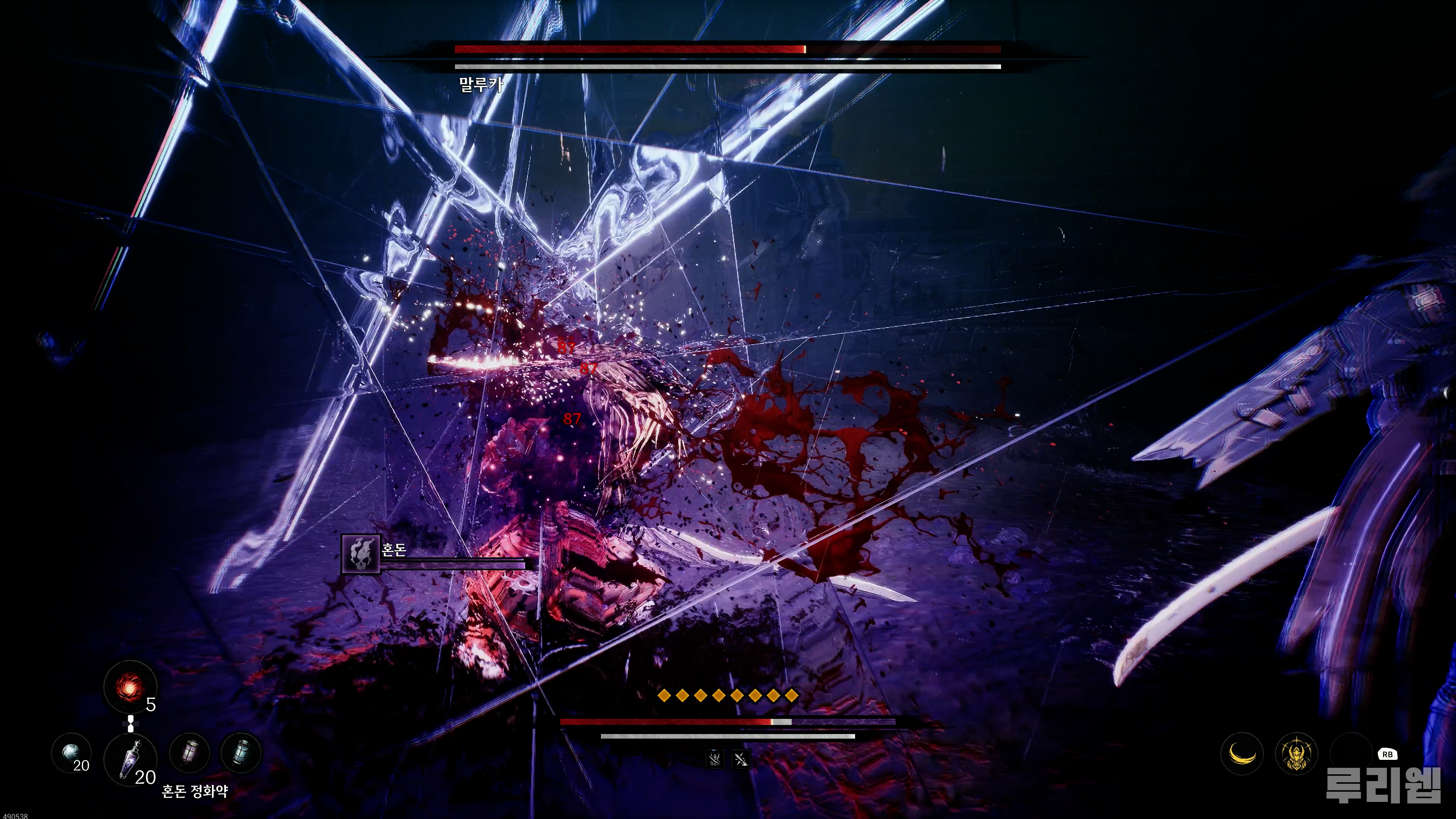The width and height of the screenshot is (1456, 819).
Task: Select the purple lantern item slot
Action: point(190,753)
